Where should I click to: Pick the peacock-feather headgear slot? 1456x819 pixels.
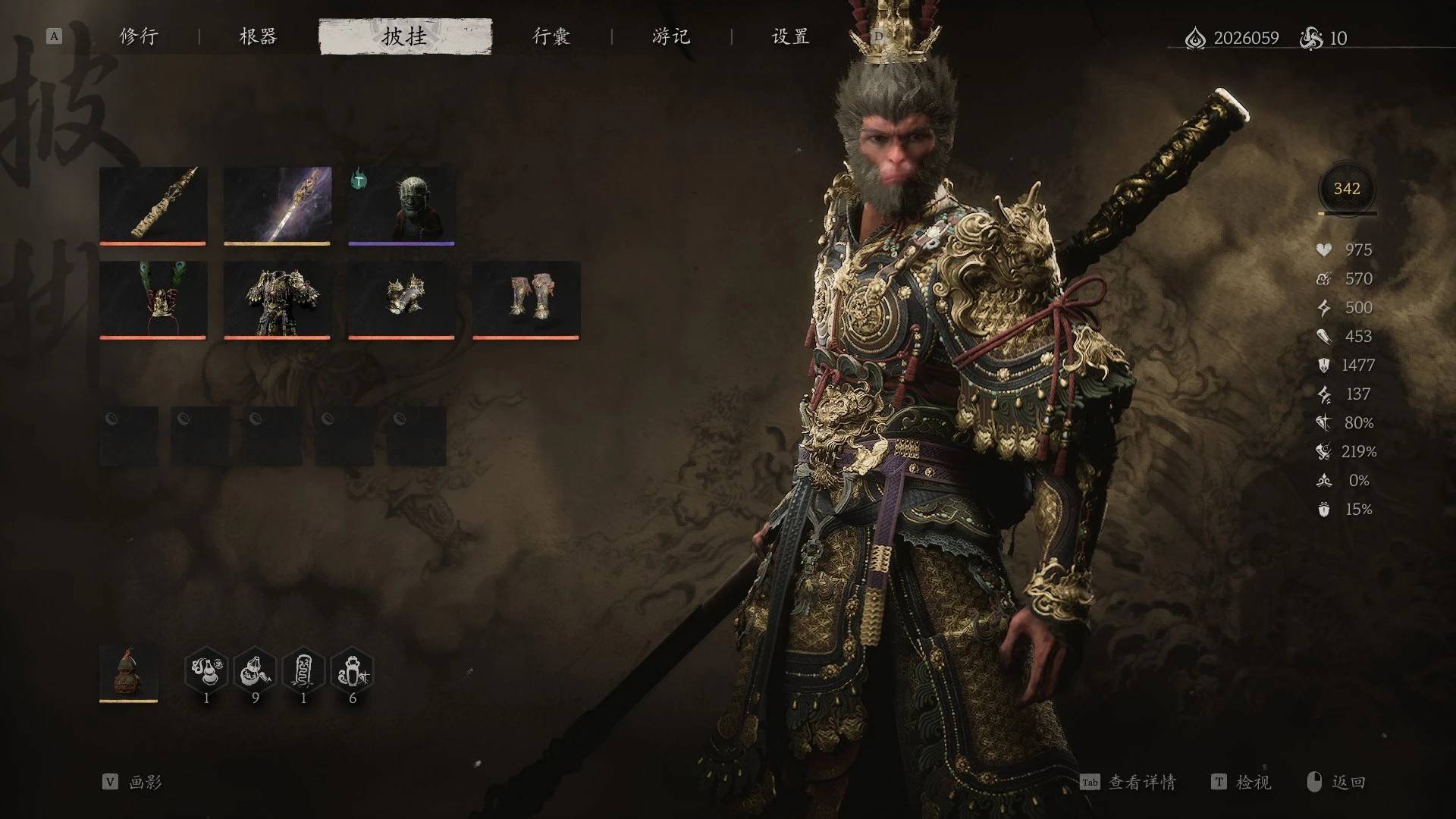[x=152, y=299]
